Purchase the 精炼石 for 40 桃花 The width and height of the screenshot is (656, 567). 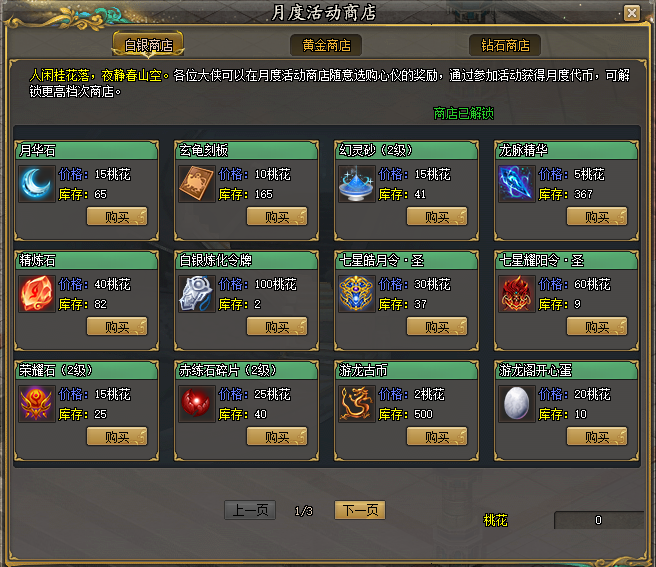click(117, 327)
